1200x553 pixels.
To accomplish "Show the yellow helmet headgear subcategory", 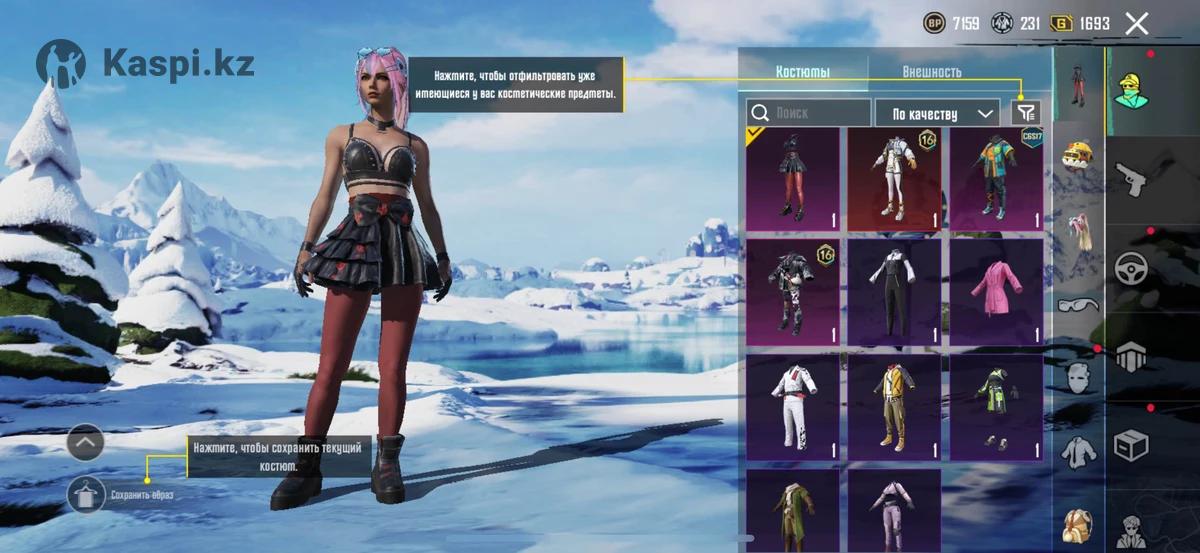I will [x=1078, y=156].
